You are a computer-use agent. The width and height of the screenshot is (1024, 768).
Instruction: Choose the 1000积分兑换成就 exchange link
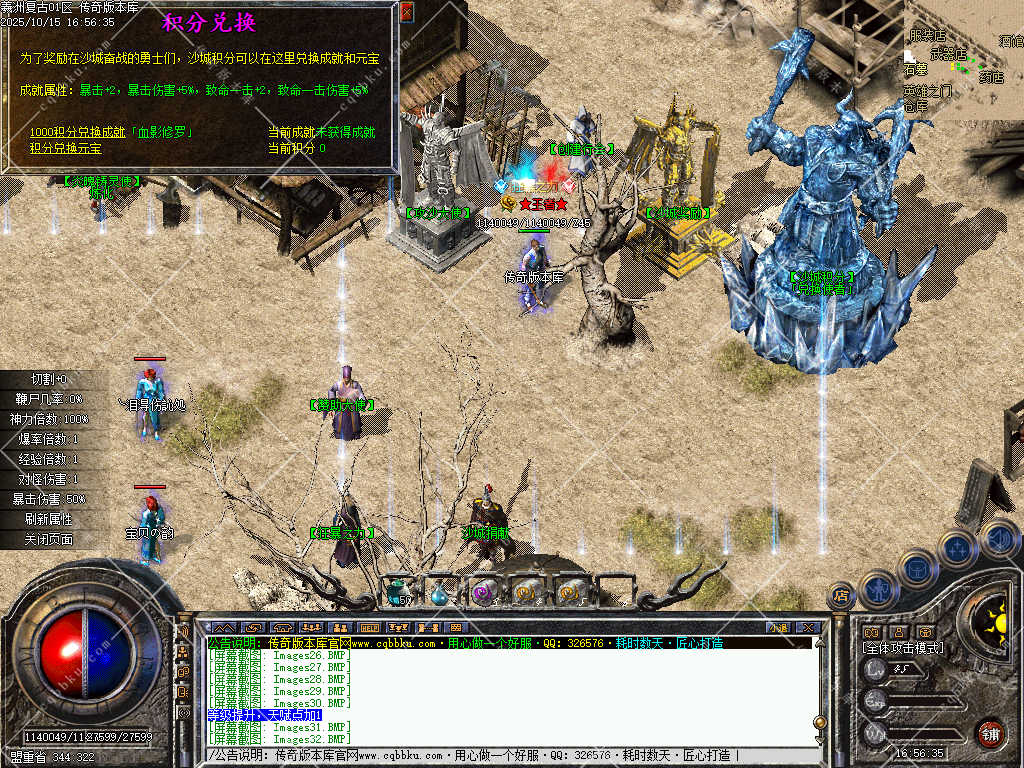point(110,132)
